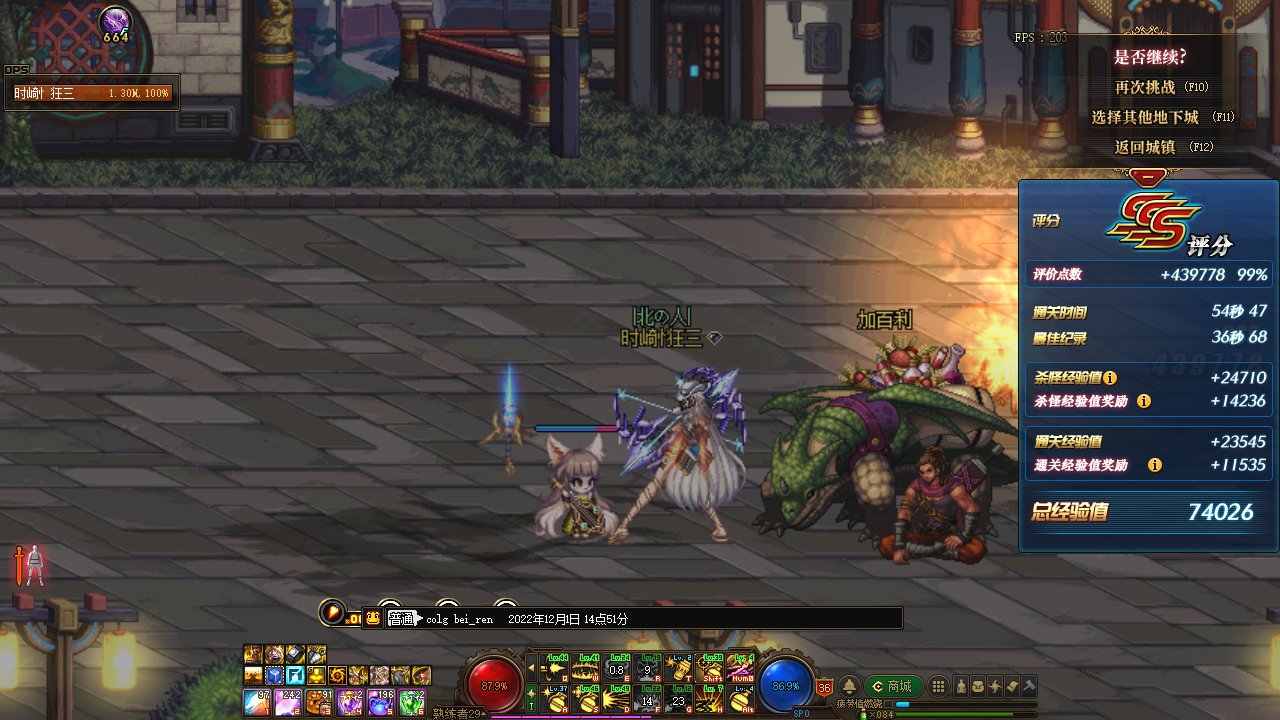Select 选择其他地下城 option
The width and height of the screenshot is (1280, 720).
1160,117
